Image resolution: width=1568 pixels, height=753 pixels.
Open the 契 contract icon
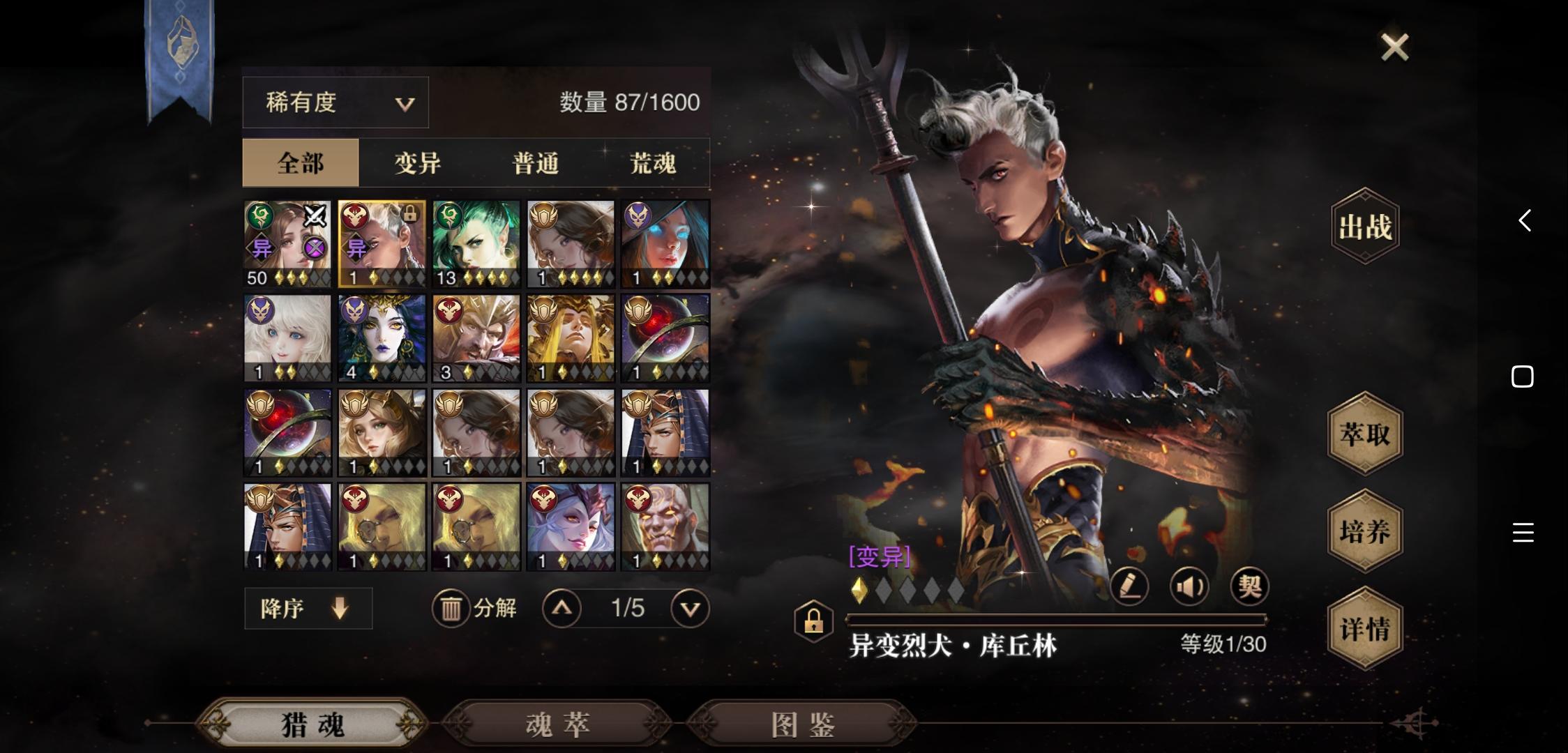pos(1249,587)
